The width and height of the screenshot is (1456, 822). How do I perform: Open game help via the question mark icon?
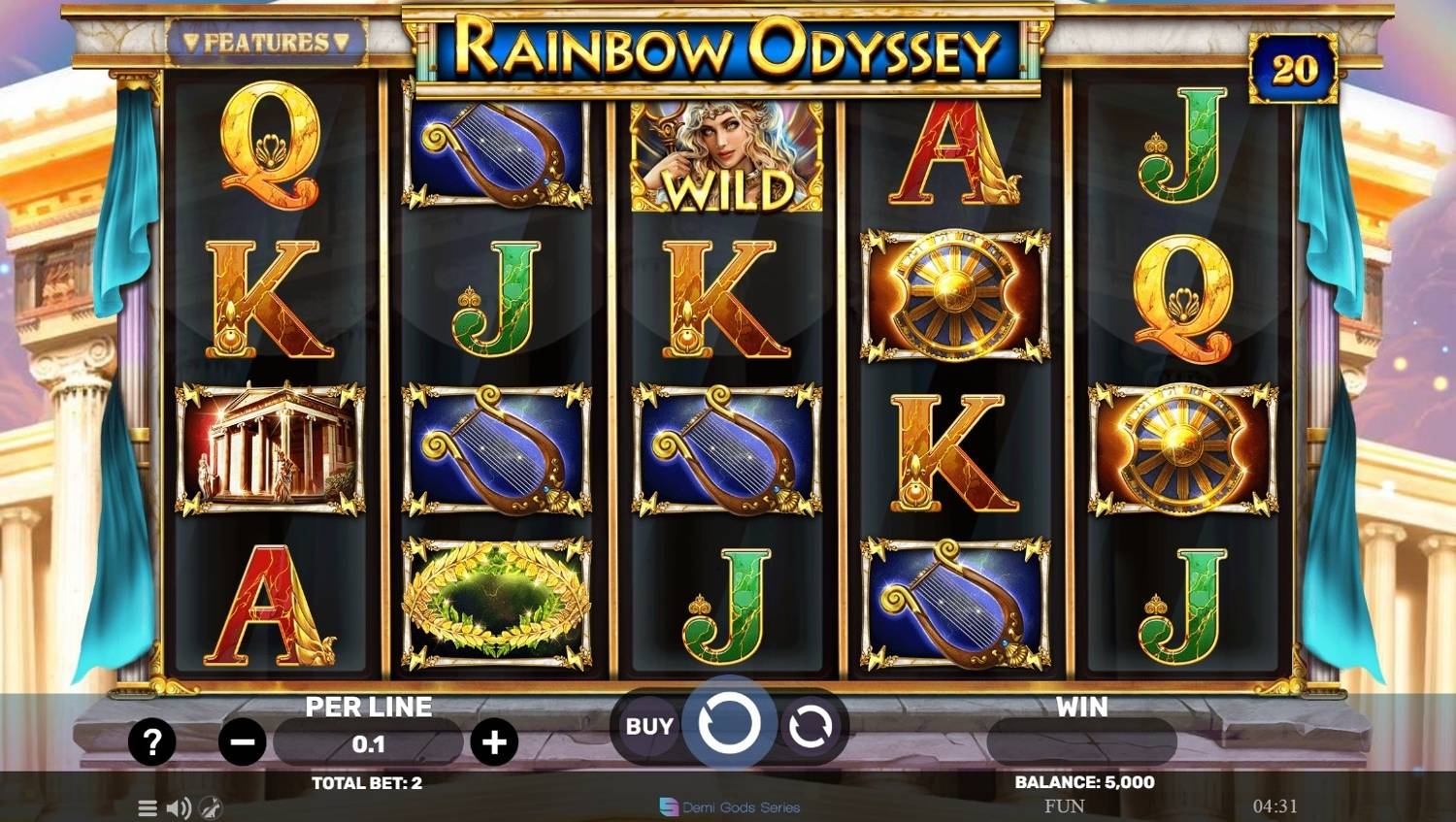(x=150, y=742)
